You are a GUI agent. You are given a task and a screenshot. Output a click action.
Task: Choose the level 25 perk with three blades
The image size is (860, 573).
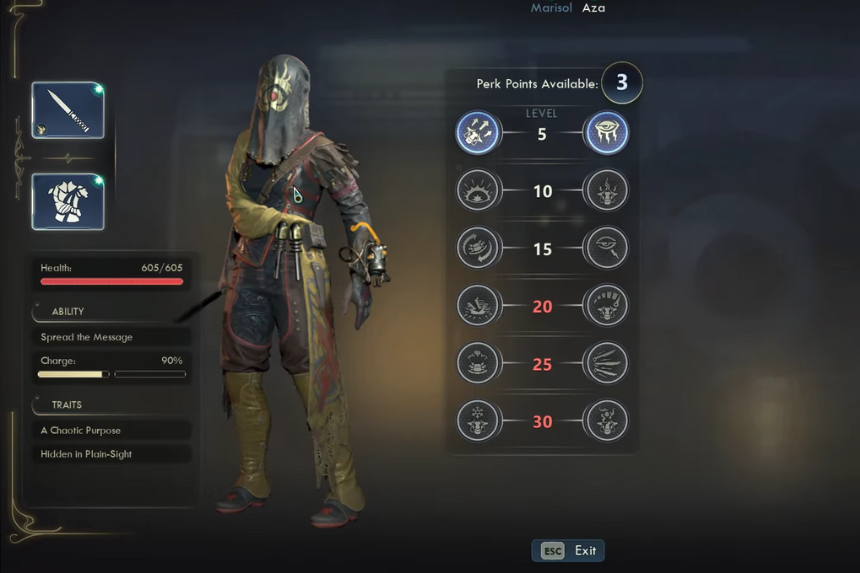click(606, 363)
